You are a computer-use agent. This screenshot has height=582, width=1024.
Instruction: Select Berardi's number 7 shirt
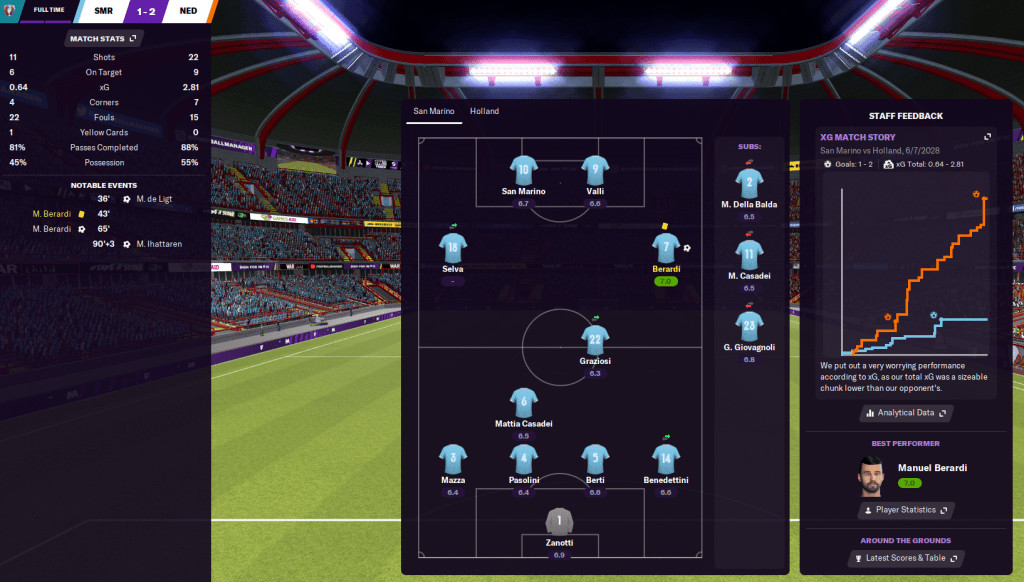663,249
